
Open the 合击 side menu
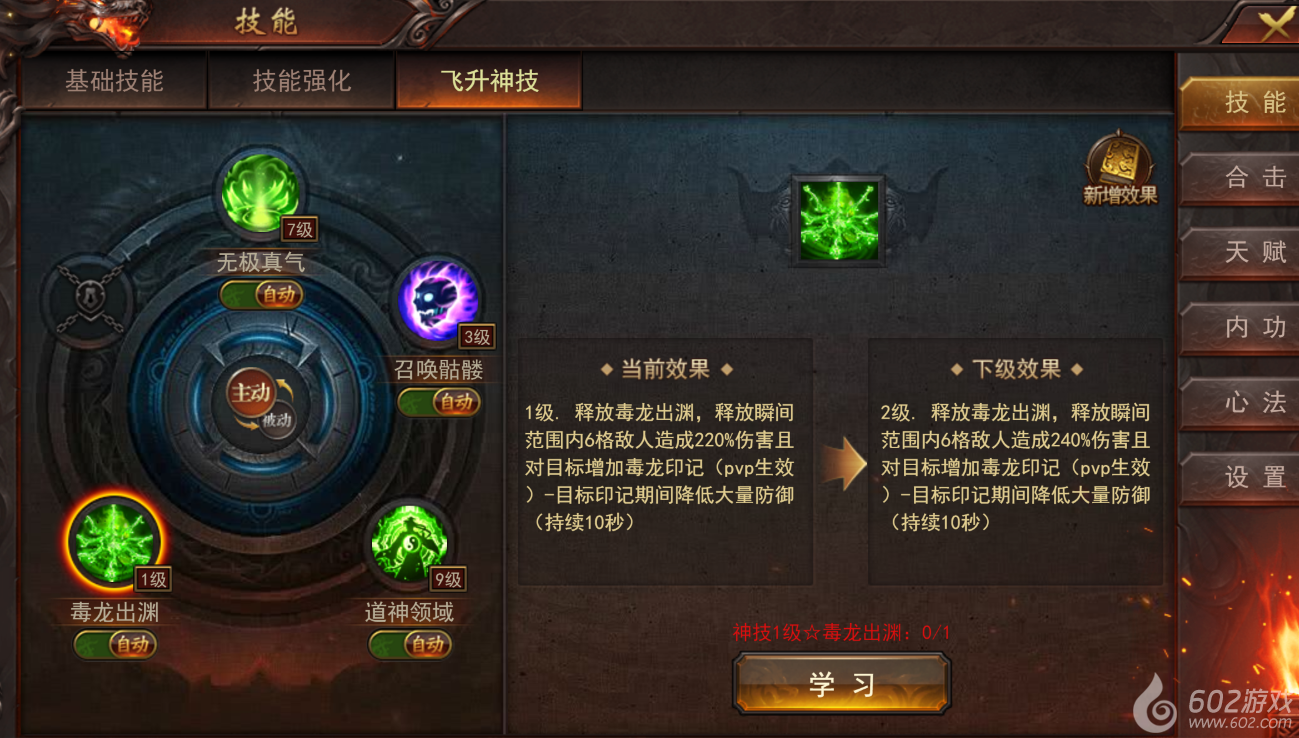(1240, 178)
